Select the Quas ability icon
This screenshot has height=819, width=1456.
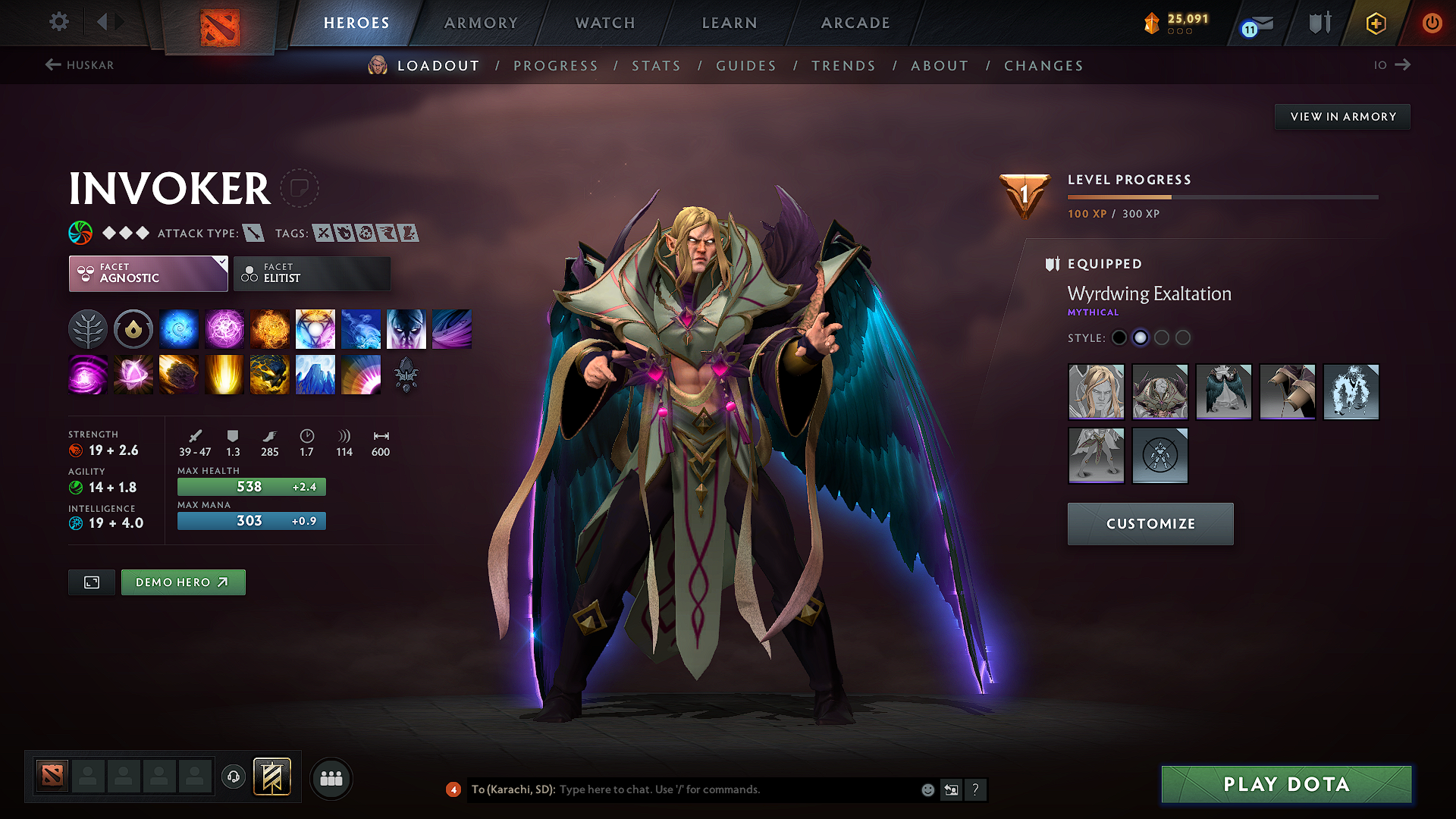point(179,328)
